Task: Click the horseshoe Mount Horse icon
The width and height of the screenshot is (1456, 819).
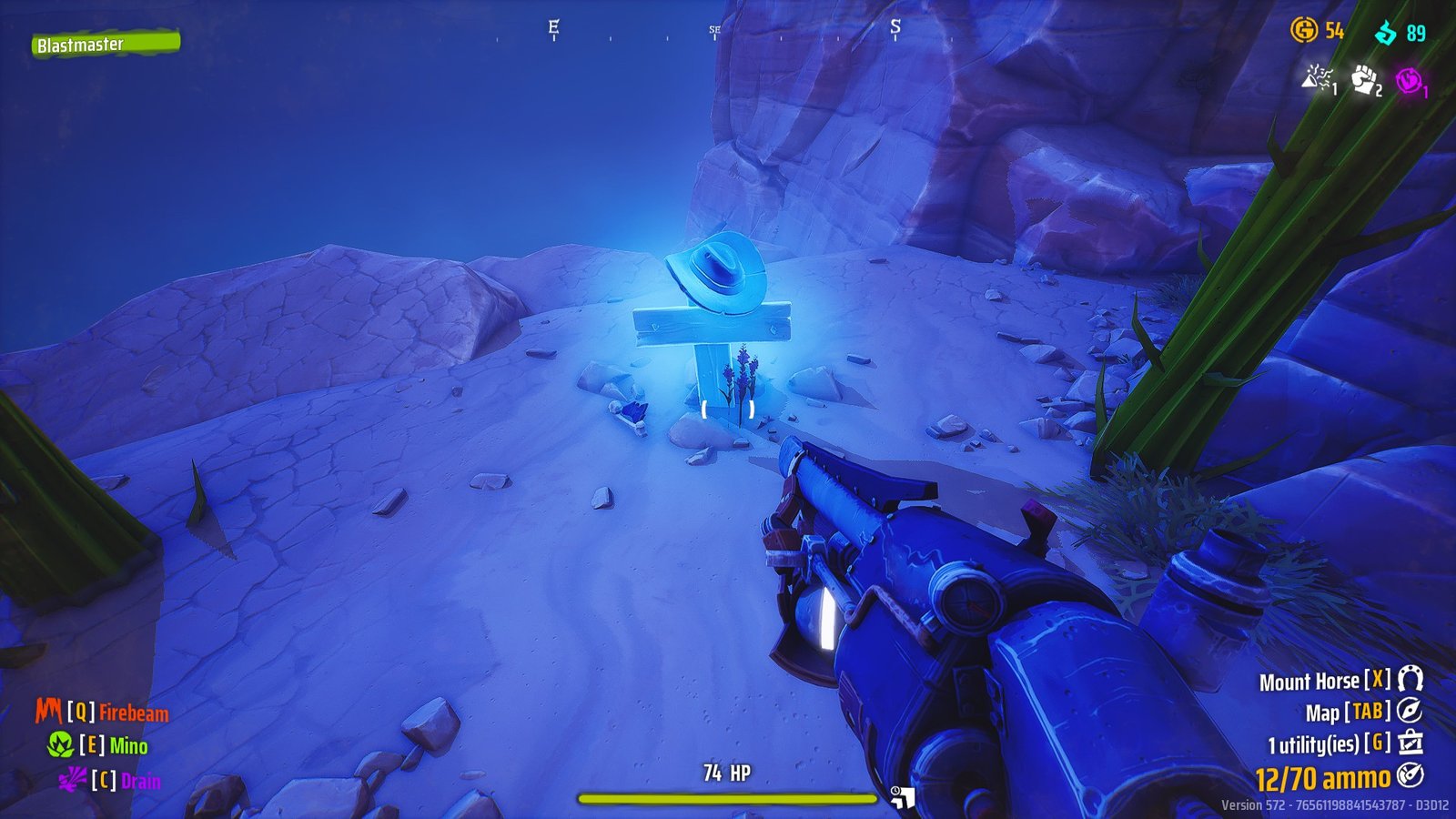Action: click(1410, 680)
